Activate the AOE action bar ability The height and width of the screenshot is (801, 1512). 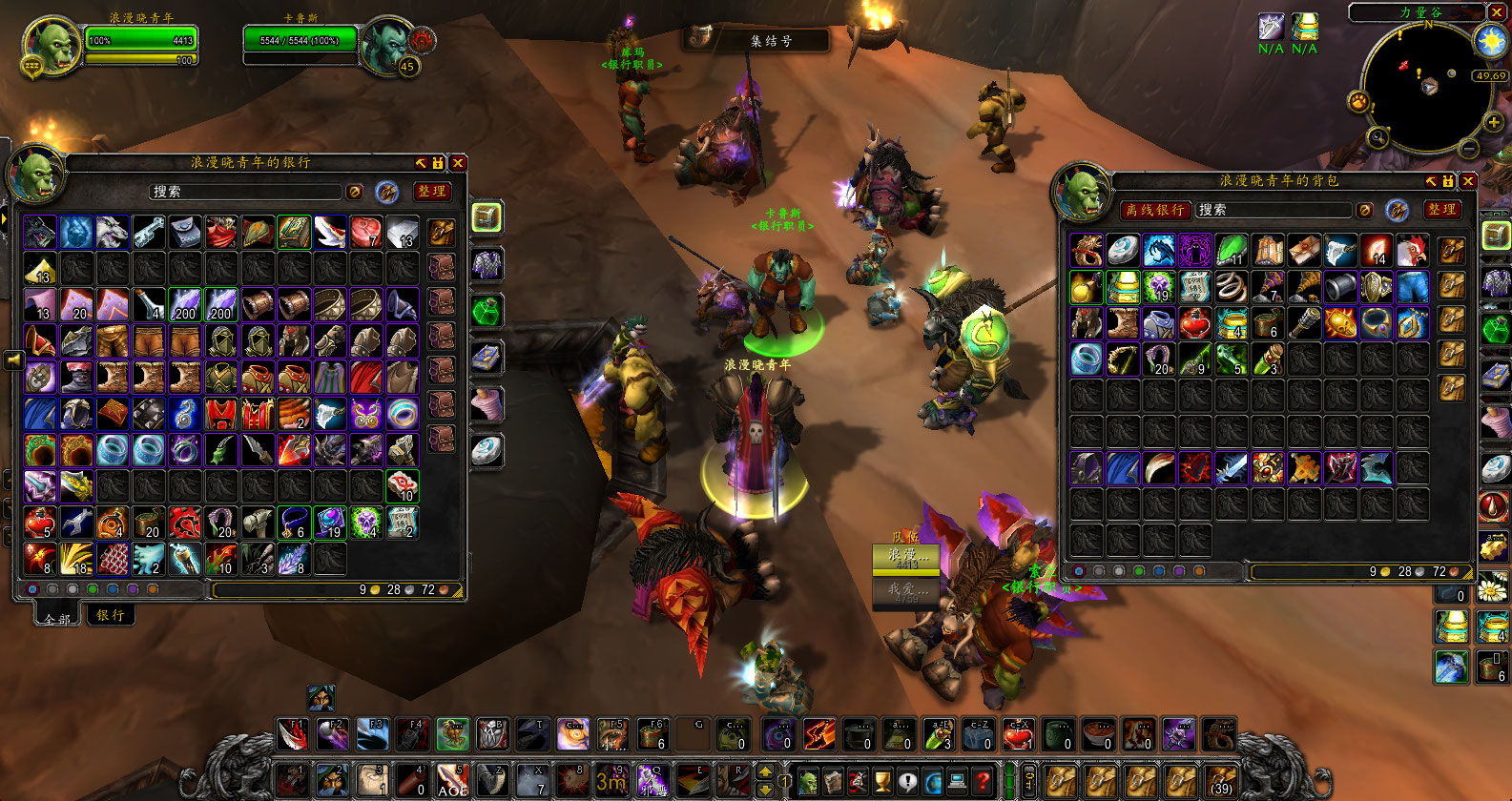point(452,780)
